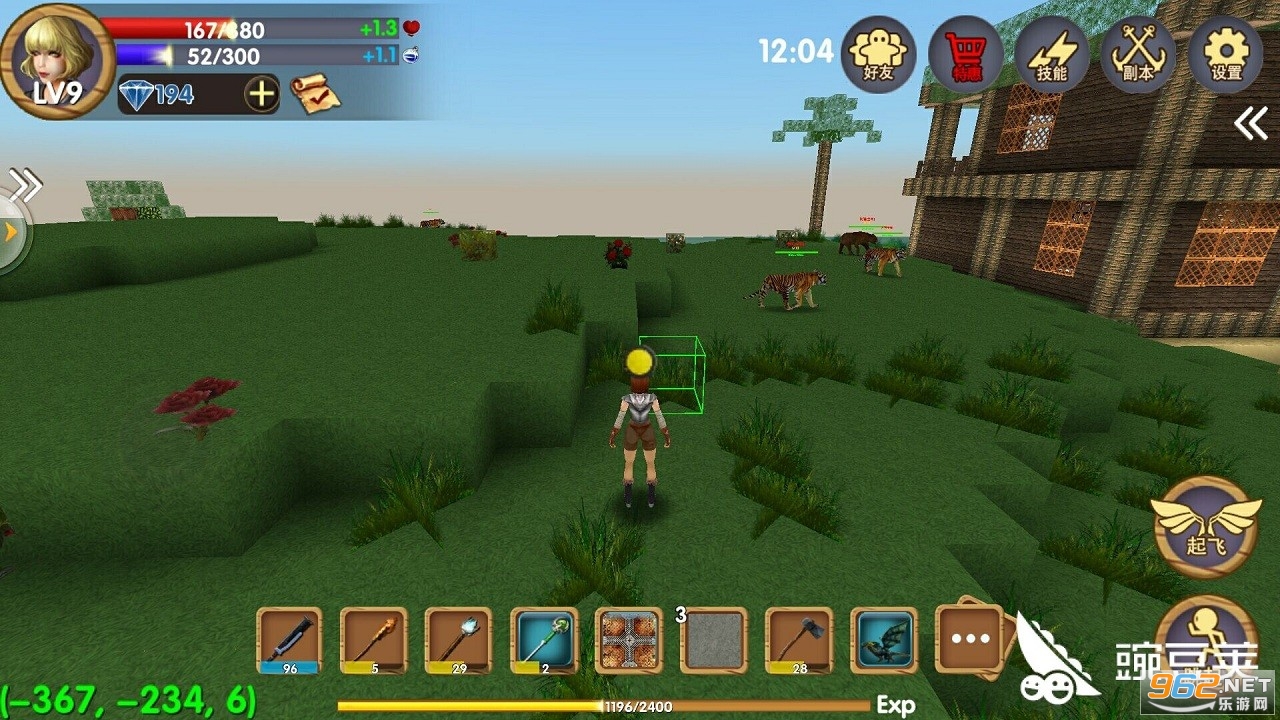This screenshot has height=720, width=1280.
Task: Tap the plus button to add diamonds
Action: [261, 95]
